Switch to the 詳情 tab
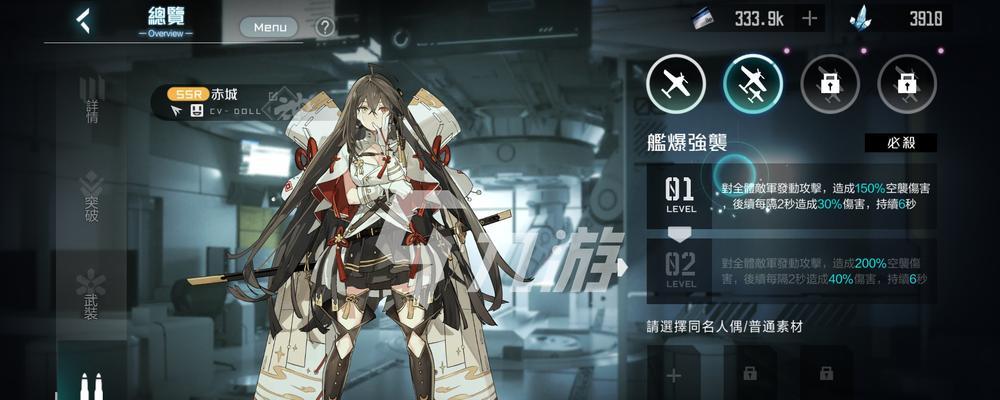 [x=92, y=101]
